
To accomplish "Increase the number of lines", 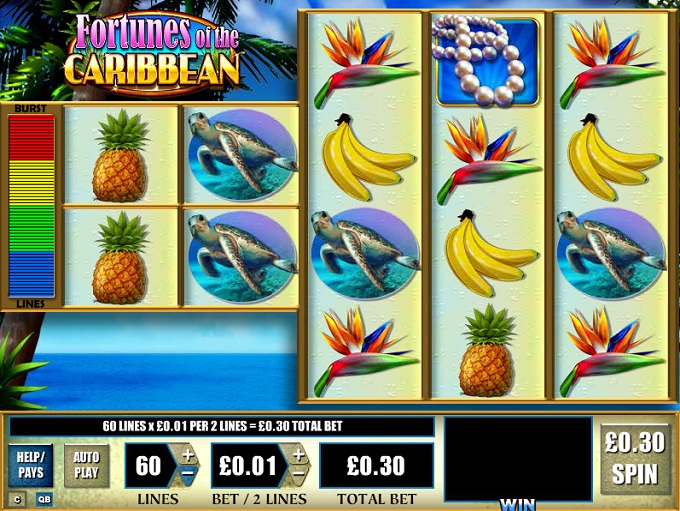I will point(187,454).
